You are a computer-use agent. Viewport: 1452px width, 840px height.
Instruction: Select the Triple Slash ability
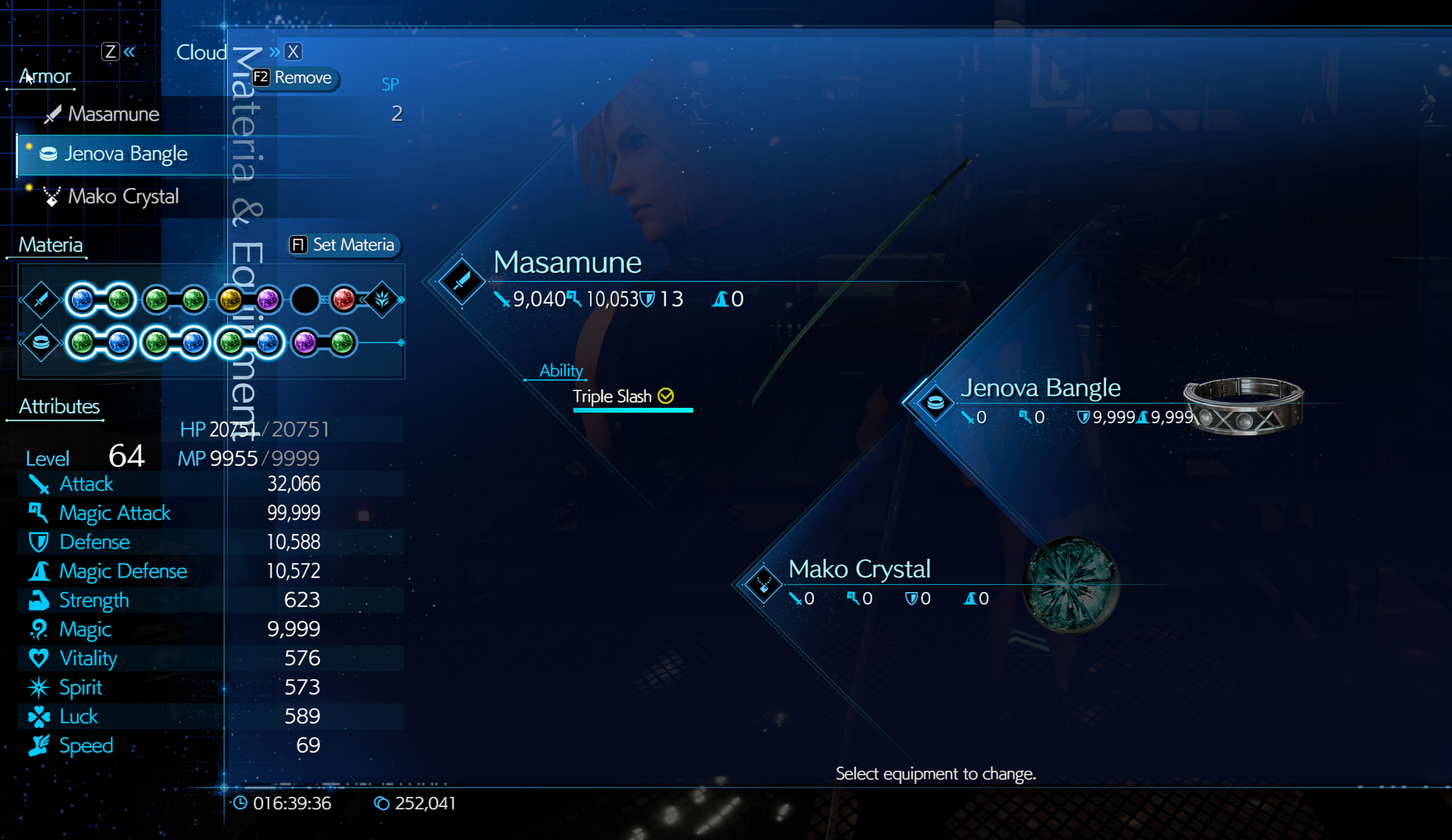612,396
